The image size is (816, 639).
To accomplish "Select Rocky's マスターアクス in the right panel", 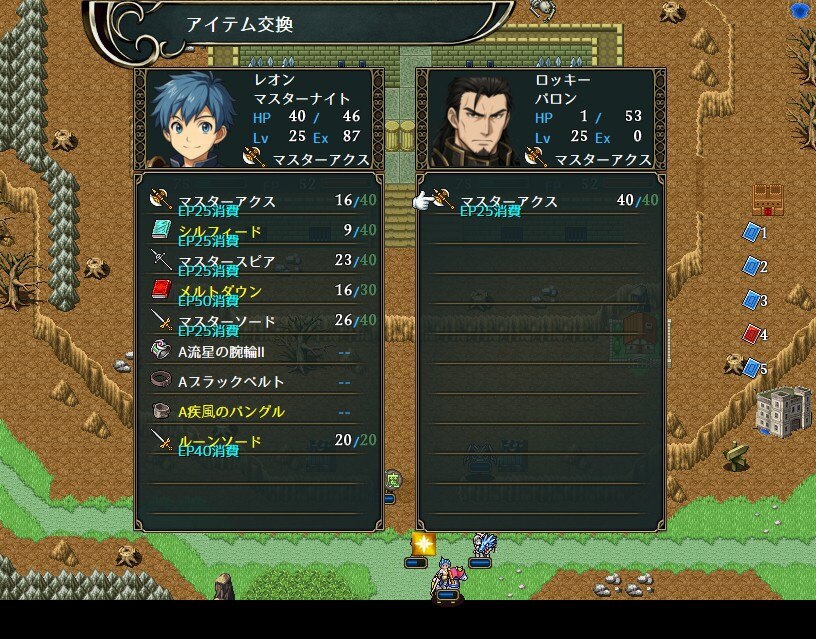I will (x=540, y=201).
